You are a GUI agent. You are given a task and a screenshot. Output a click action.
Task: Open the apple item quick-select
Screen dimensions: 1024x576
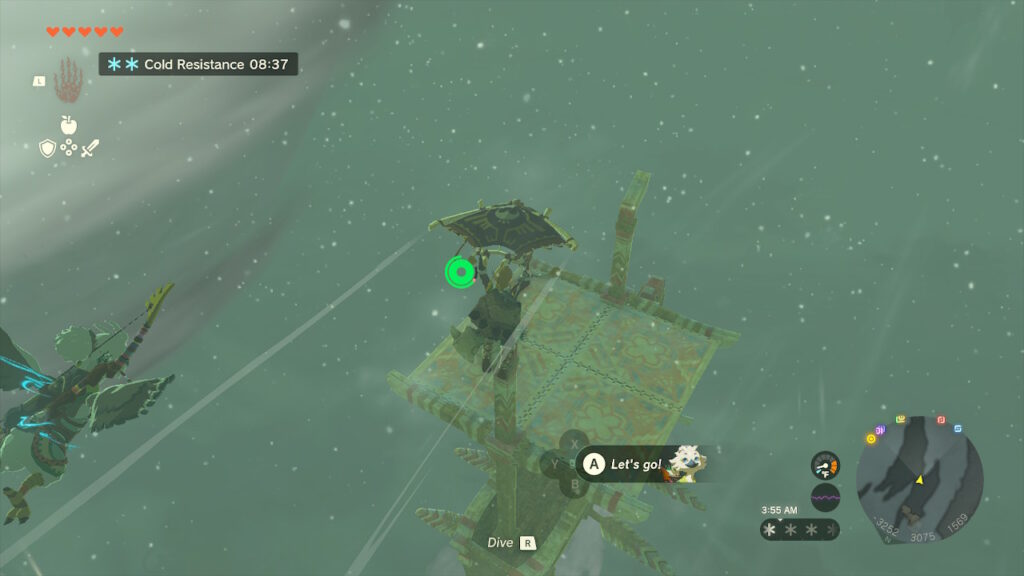(x=68, y=124)
